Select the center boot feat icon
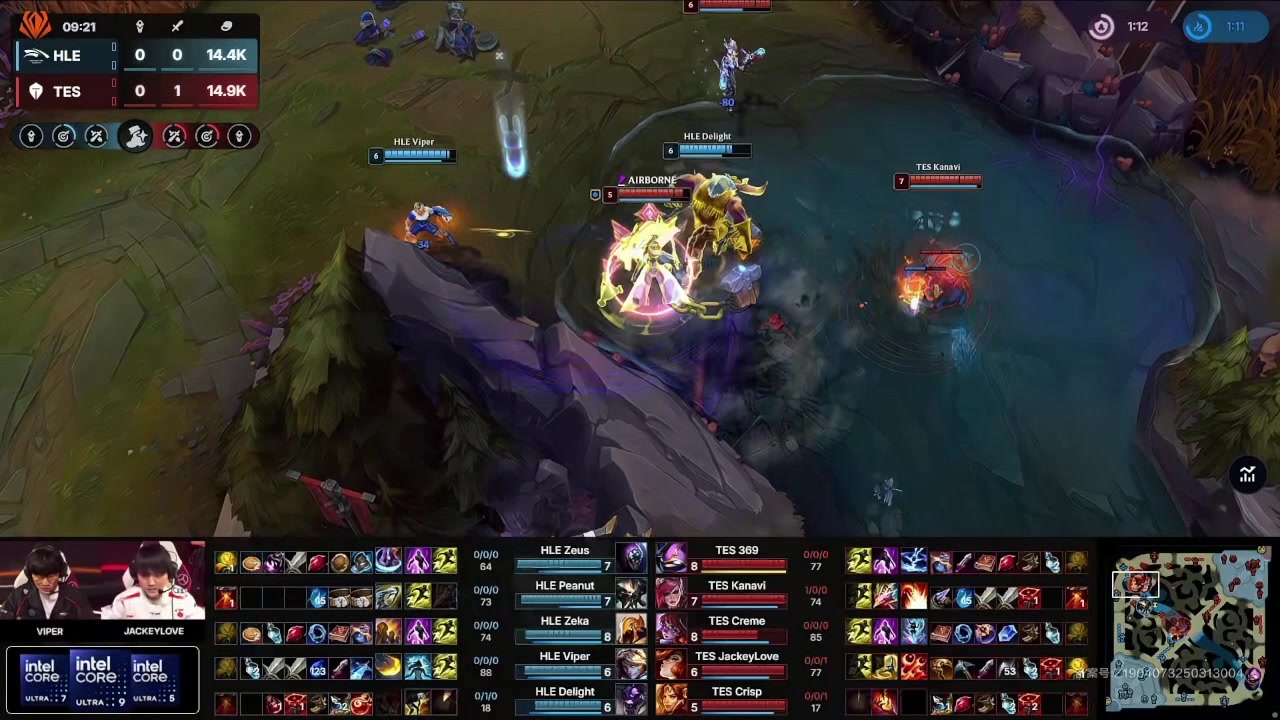This screenshot has width=1280, height=720. click(135, 136)
